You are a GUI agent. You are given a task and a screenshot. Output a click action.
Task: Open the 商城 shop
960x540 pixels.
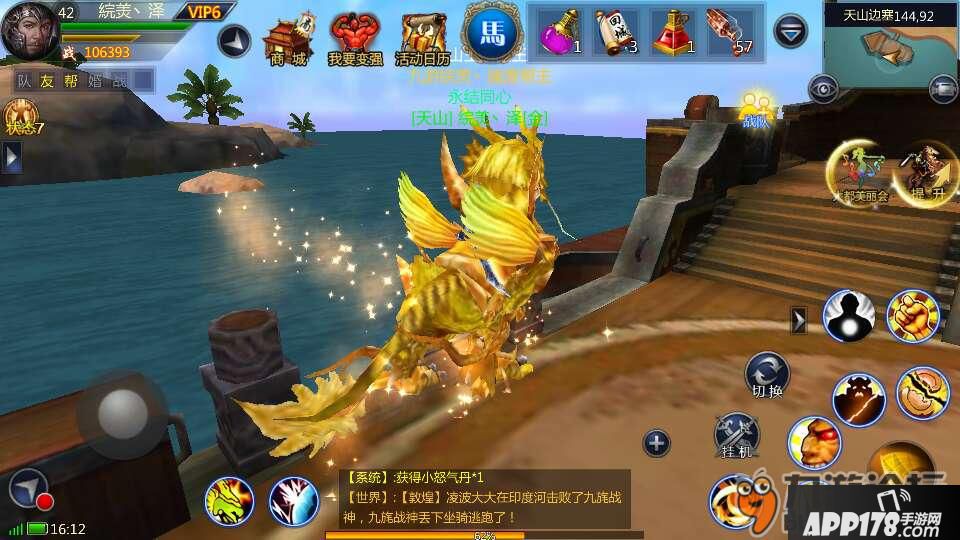284,38
